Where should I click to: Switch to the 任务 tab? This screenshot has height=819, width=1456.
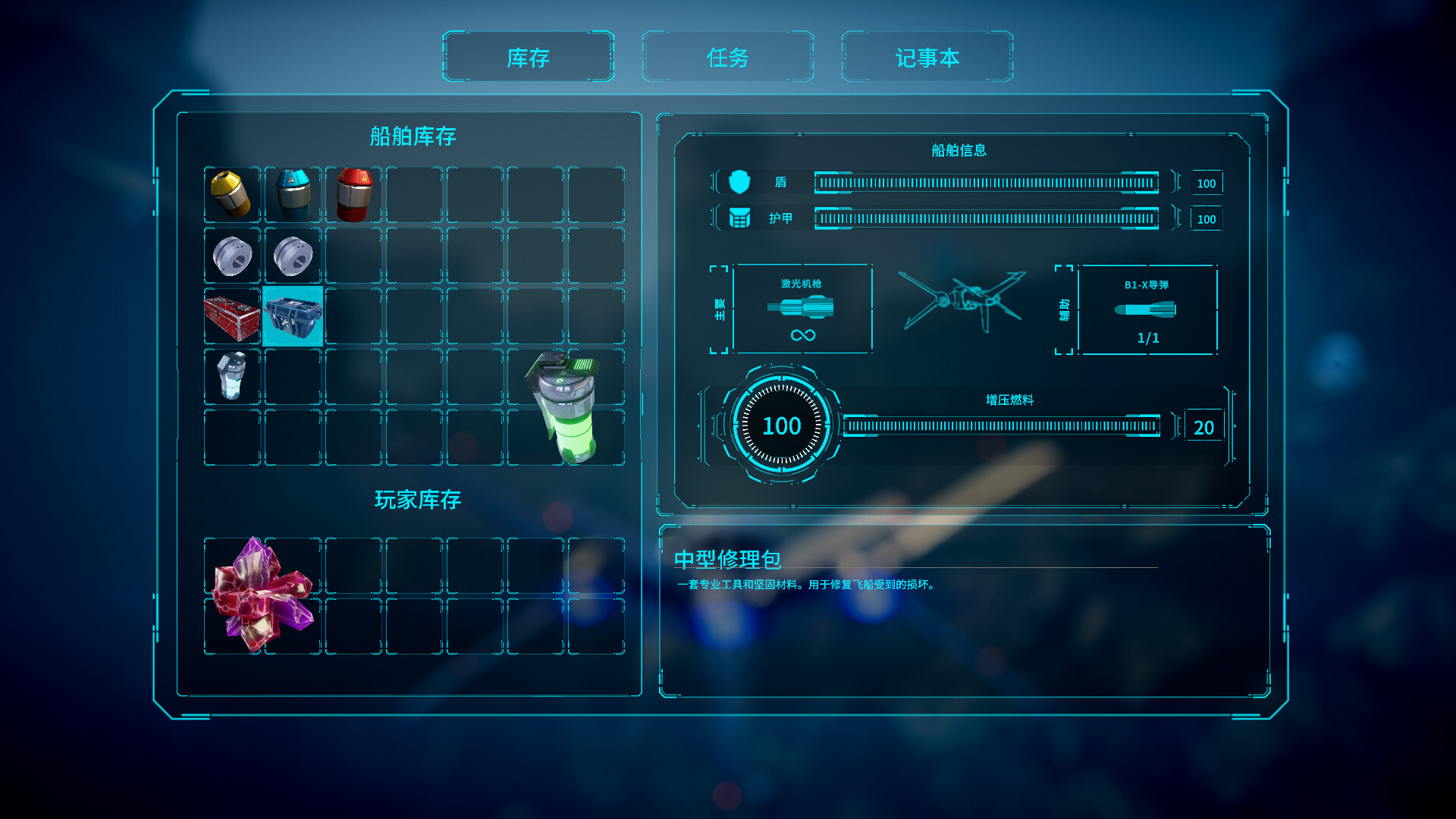728,58
